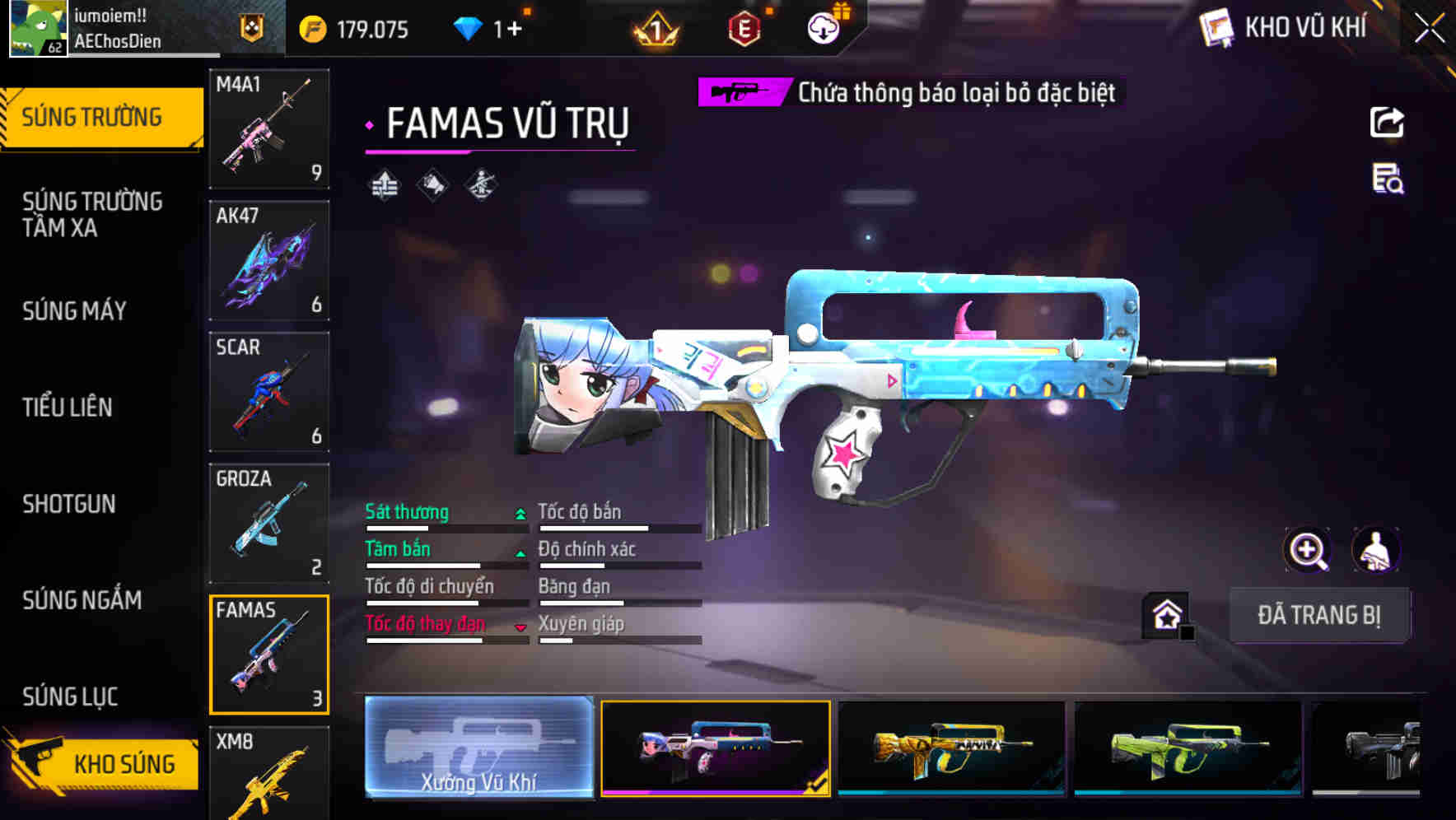Screen dimensions: 1456x820
Task: Select the GROZA weapon tile
Action: coord(269,524)
